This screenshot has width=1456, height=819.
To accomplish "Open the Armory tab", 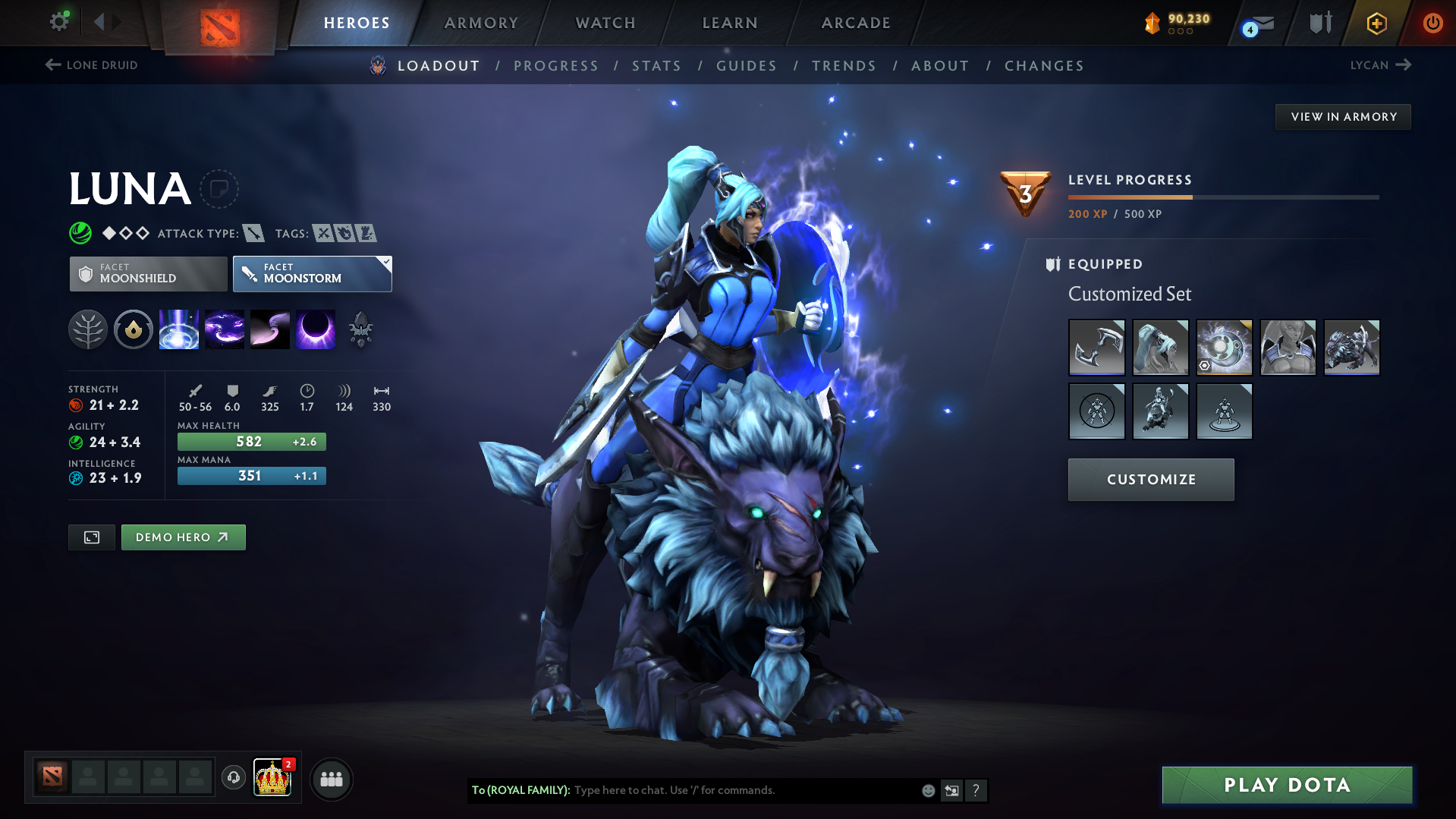I will pyautogui.click(x=481, y=23).
